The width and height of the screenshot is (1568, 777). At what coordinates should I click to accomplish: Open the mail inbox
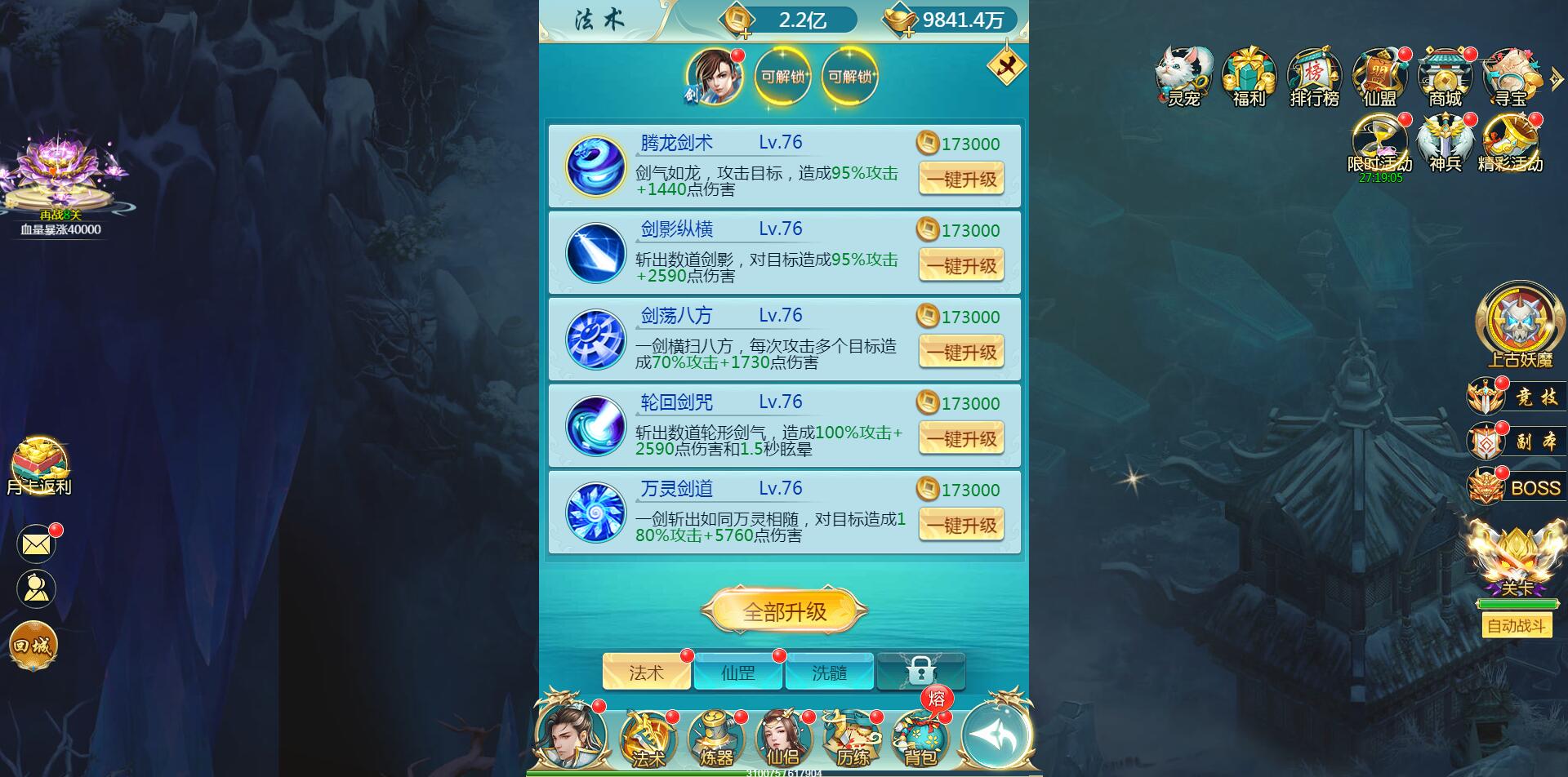[34, 543]
